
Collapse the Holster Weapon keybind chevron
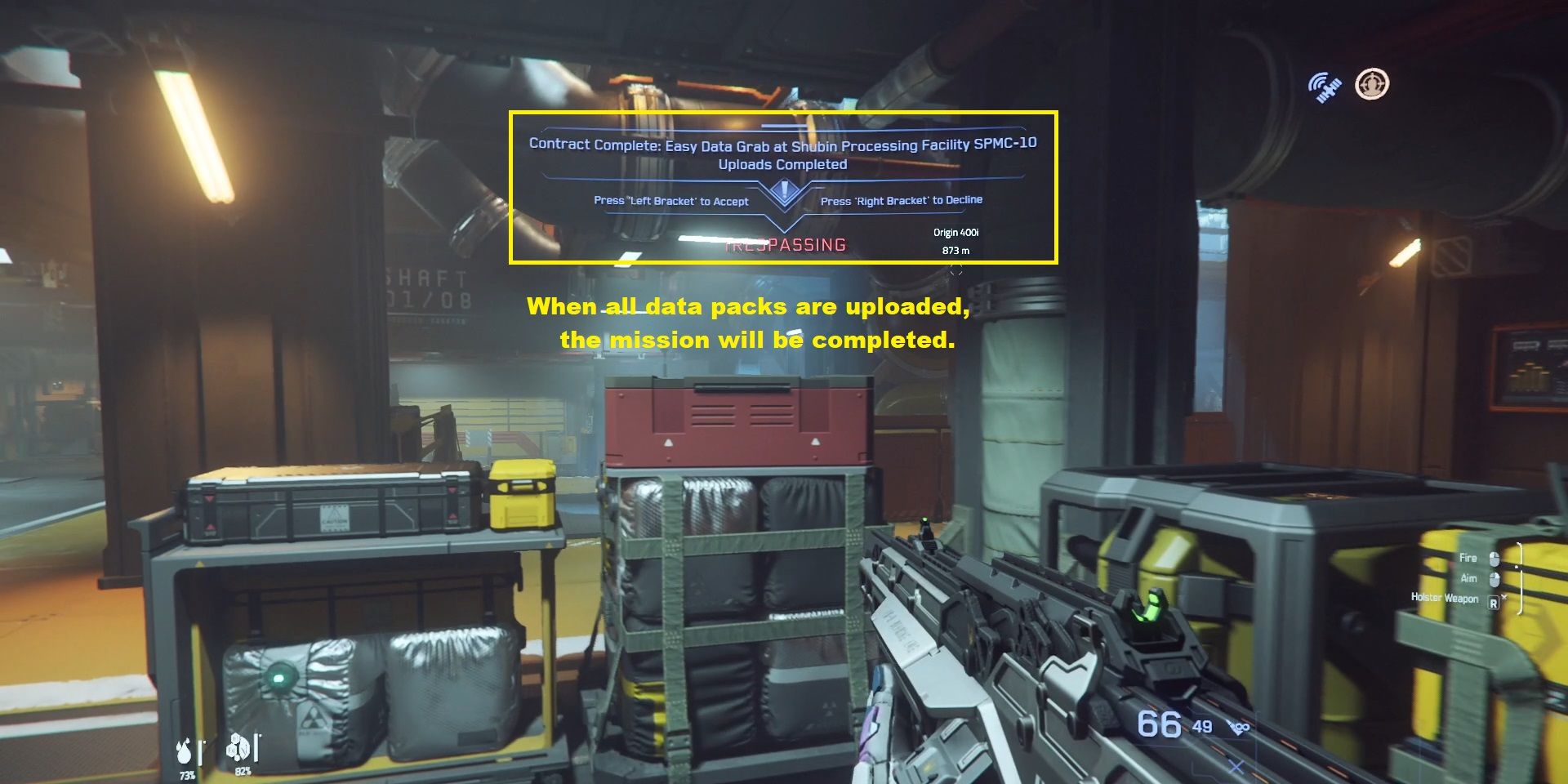(x=1505, y=598)
